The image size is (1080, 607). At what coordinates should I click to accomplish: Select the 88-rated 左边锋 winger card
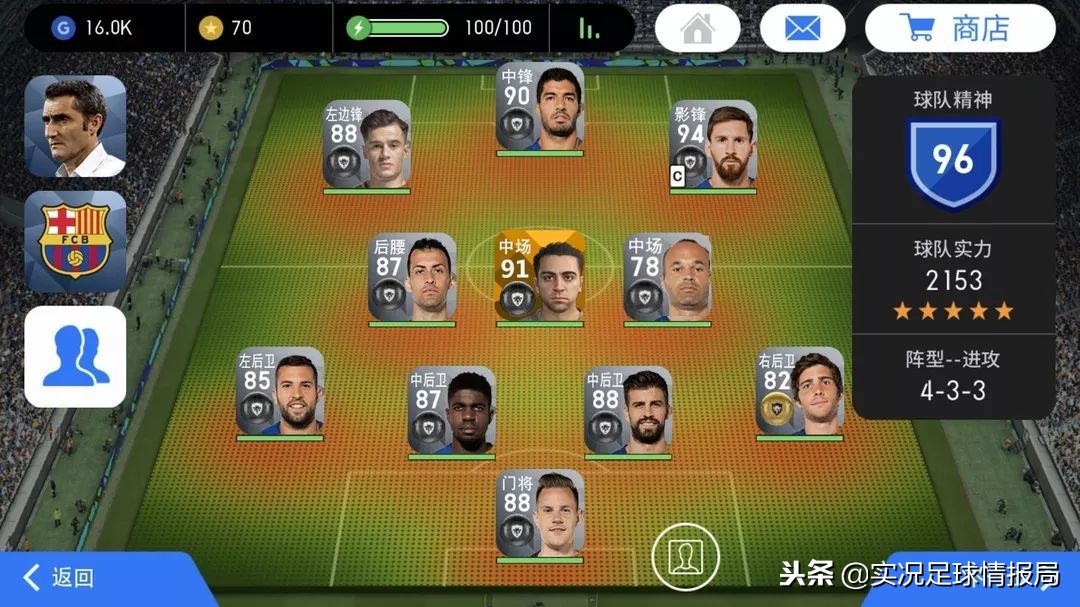click(x=366, y=146)
